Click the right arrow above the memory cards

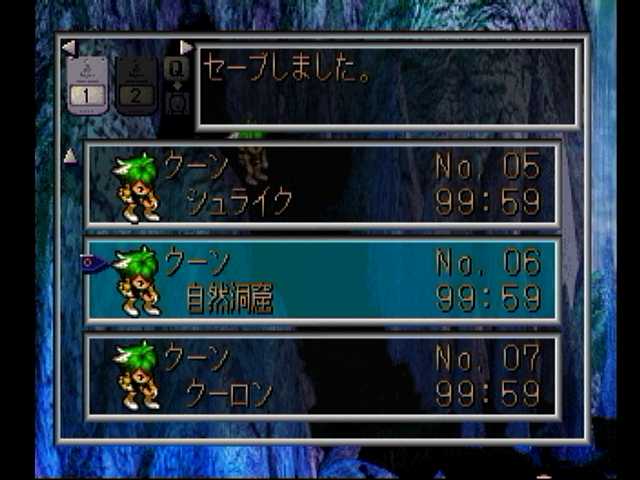click(x=186, y=47)
